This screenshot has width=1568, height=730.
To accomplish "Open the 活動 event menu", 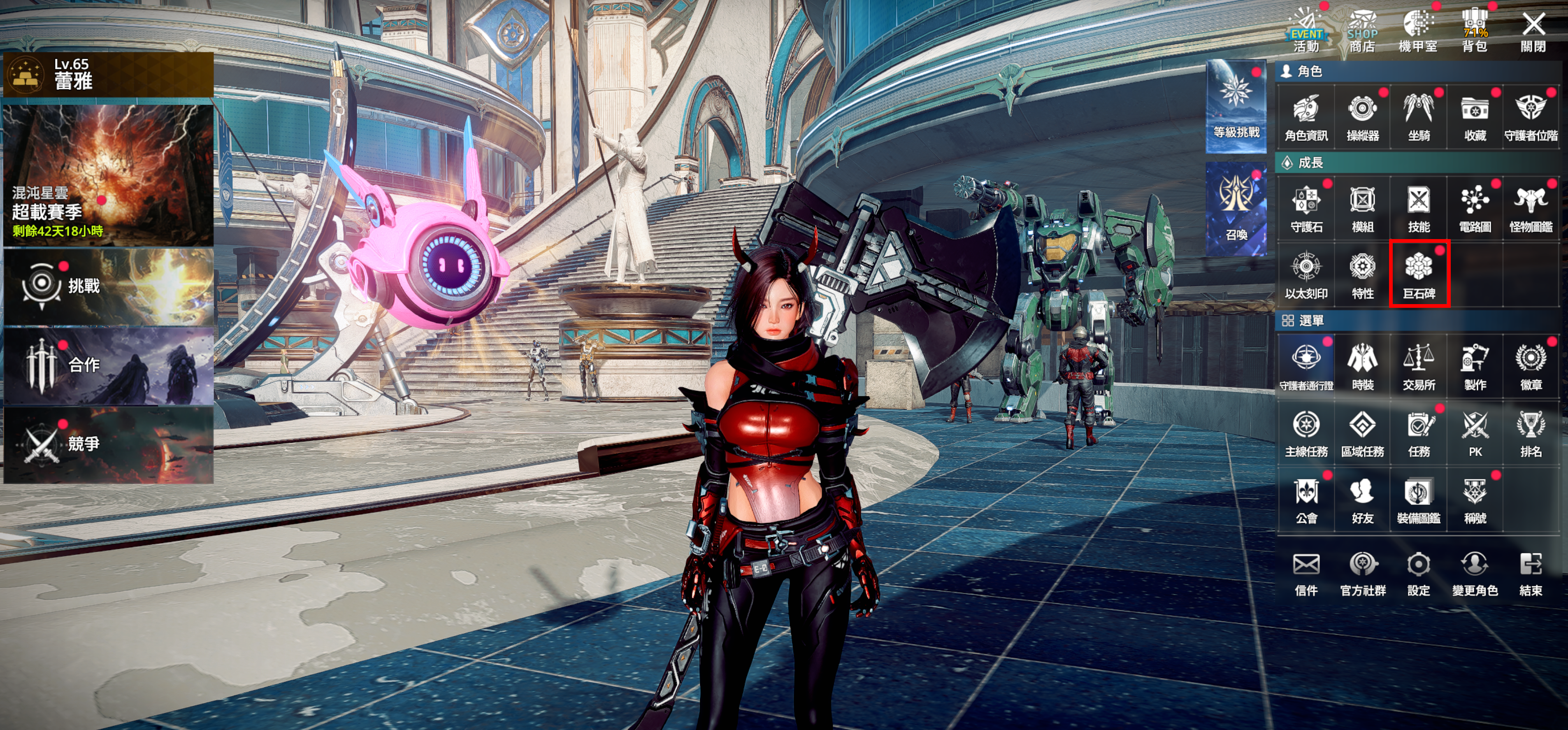I will coord(1306,32).
